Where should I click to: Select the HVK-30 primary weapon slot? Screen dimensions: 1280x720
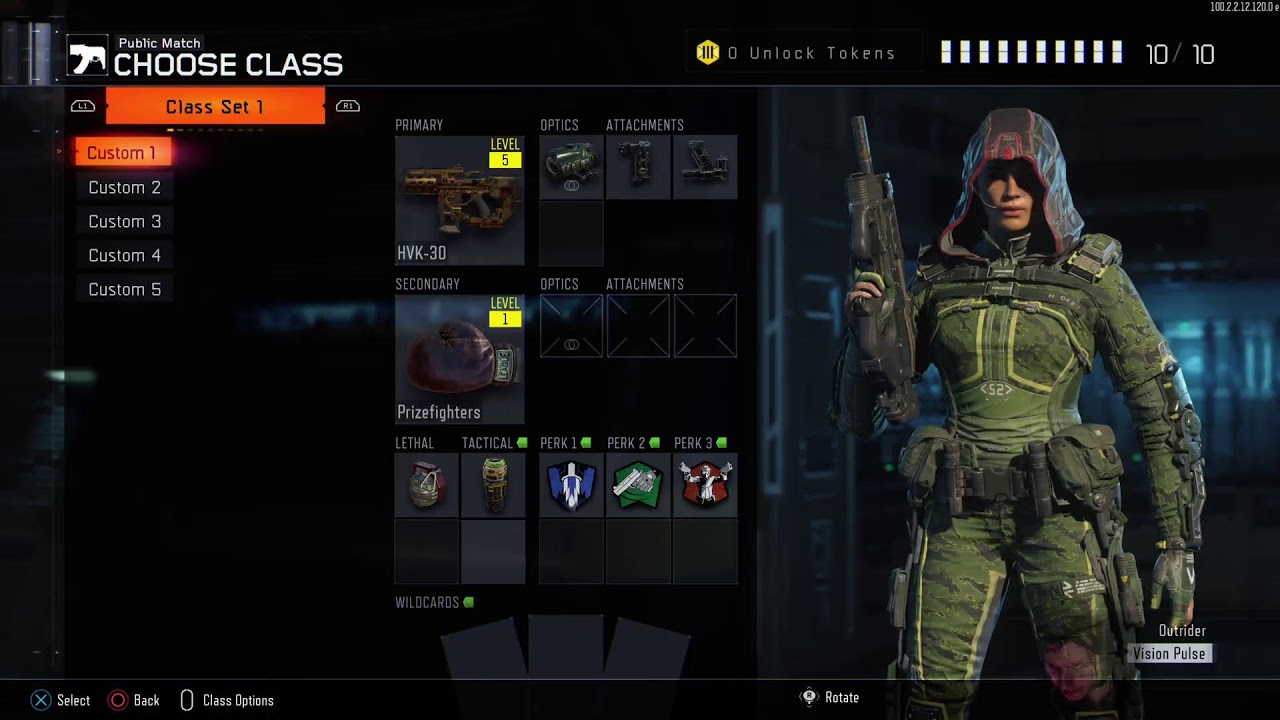(459, 200)
